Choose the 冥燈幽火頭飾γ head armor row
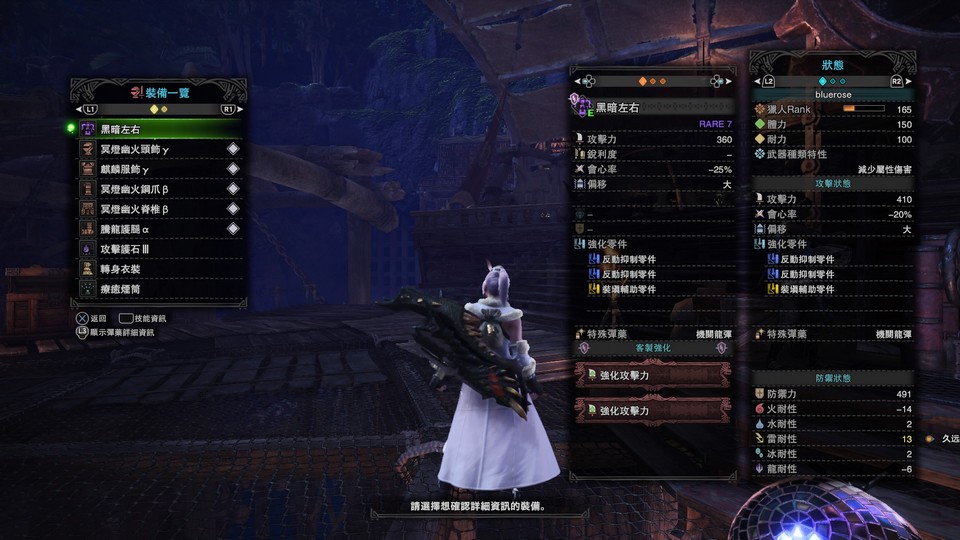 158,149
